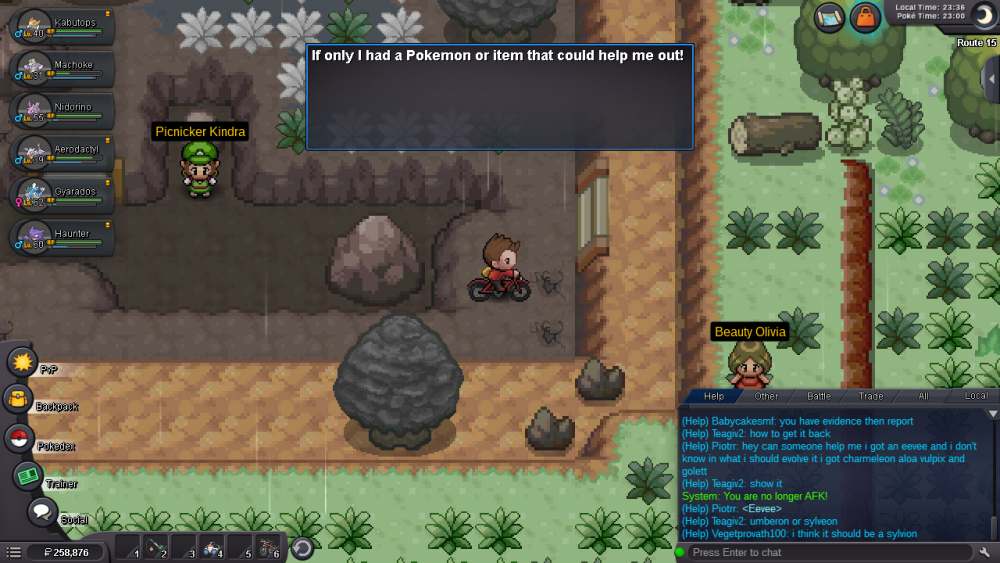Switch chat to the Trade tab

tap(871, 396)
